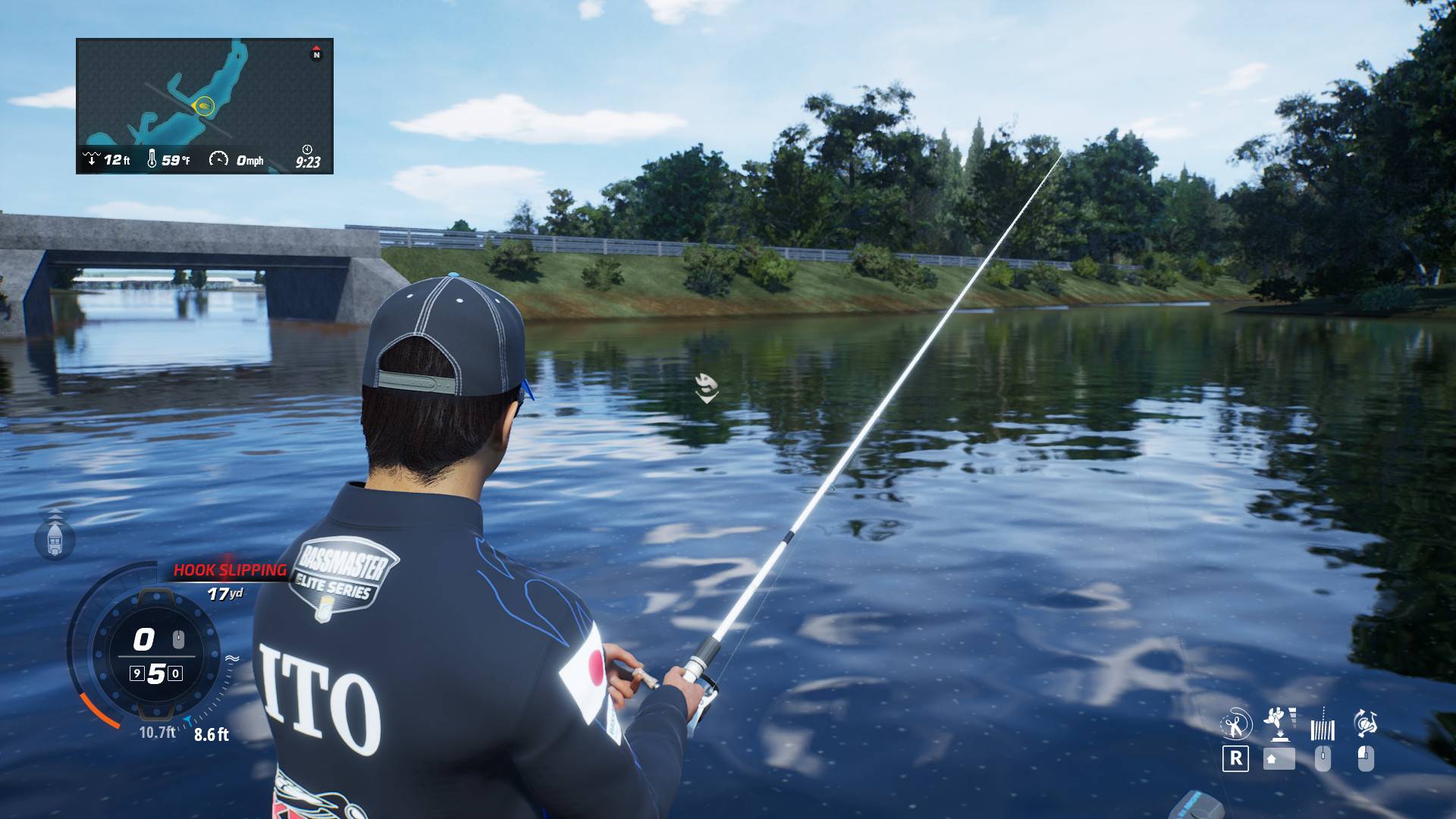Viewport: 1456px width, 819px height.
Task: Click the Shift key prompt icon
Action: point(1279,759)
